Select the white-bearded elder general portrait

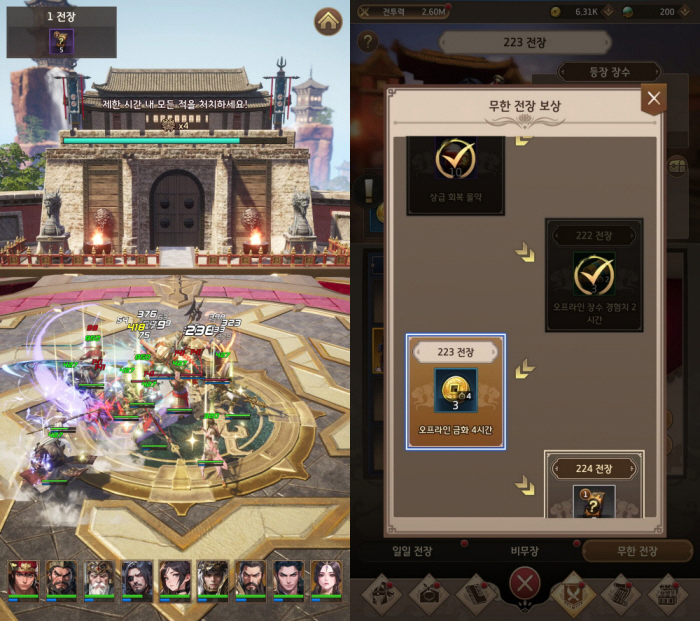[99, 579]
